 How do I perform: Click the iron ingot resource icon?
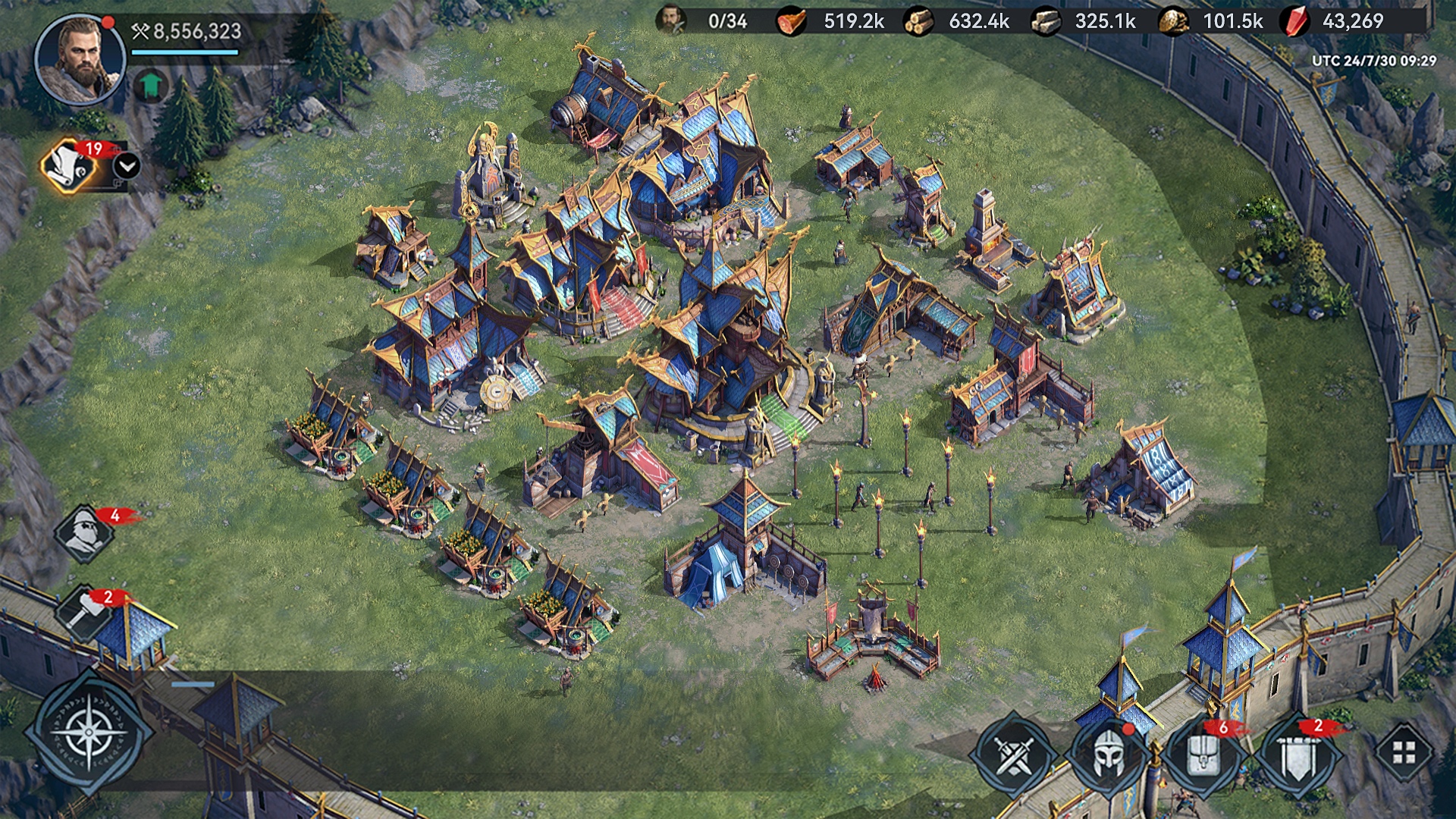pyautogui.click(x=1046, y=21)
